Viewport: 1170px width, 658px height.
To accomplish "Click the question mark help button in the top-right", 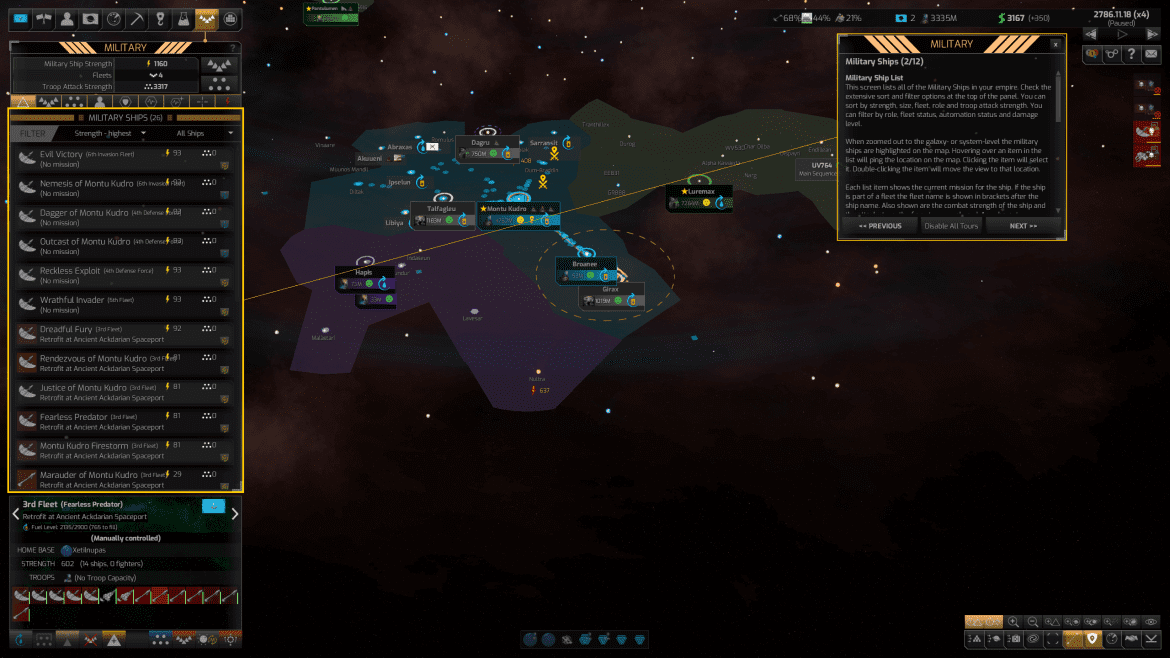I will (1130, 54).
